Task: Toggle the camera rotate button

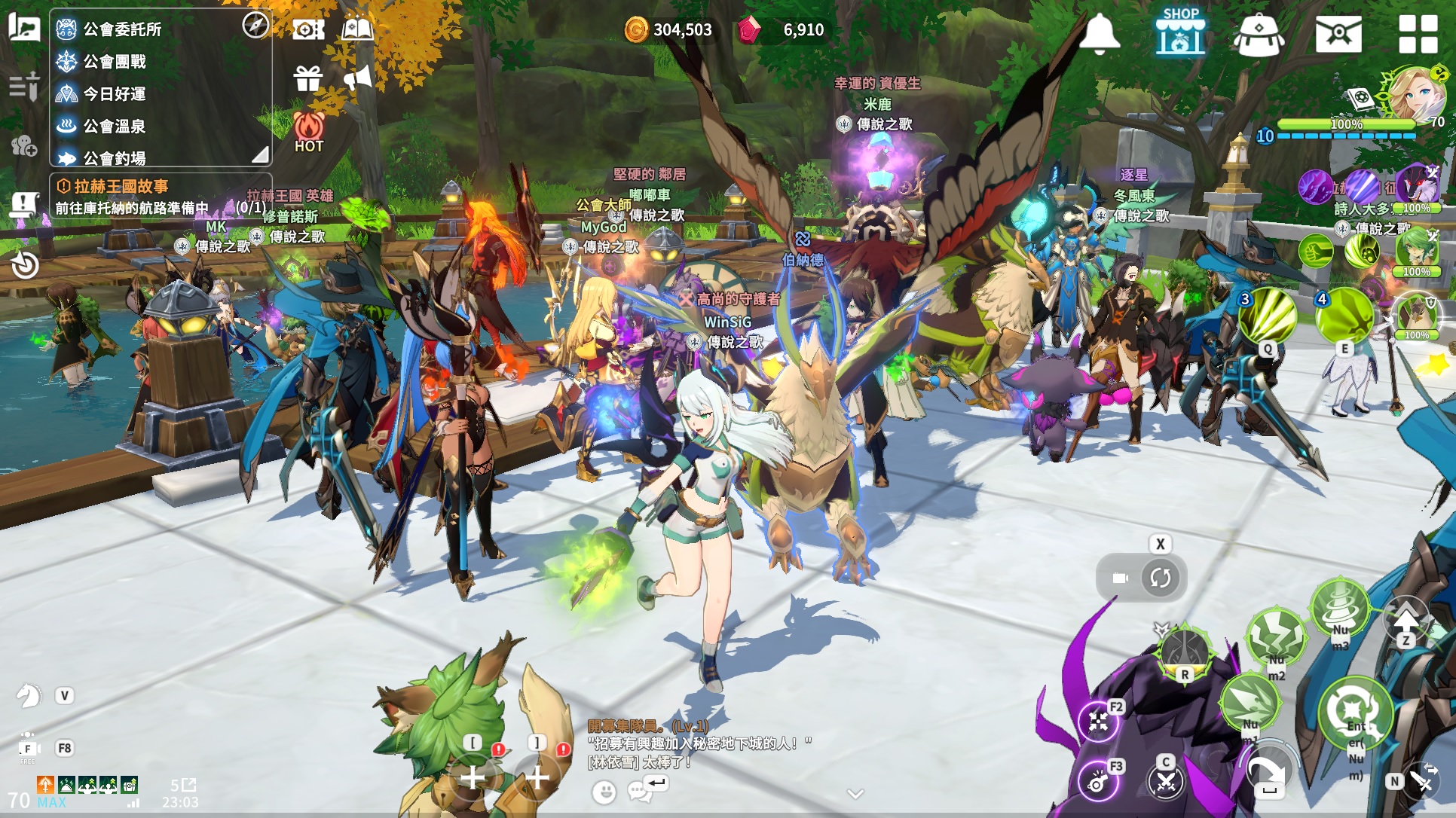Action: click(1160, 578)
